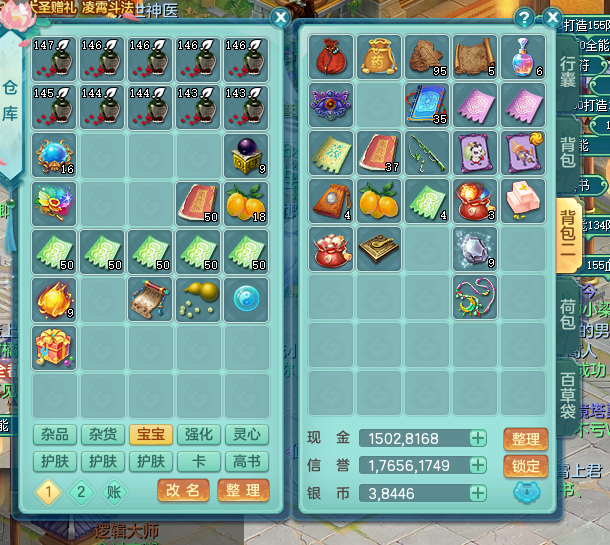Click 整理 next to the 改名 button
This screenshot has width=610, height=545.
tap(243, 491)
